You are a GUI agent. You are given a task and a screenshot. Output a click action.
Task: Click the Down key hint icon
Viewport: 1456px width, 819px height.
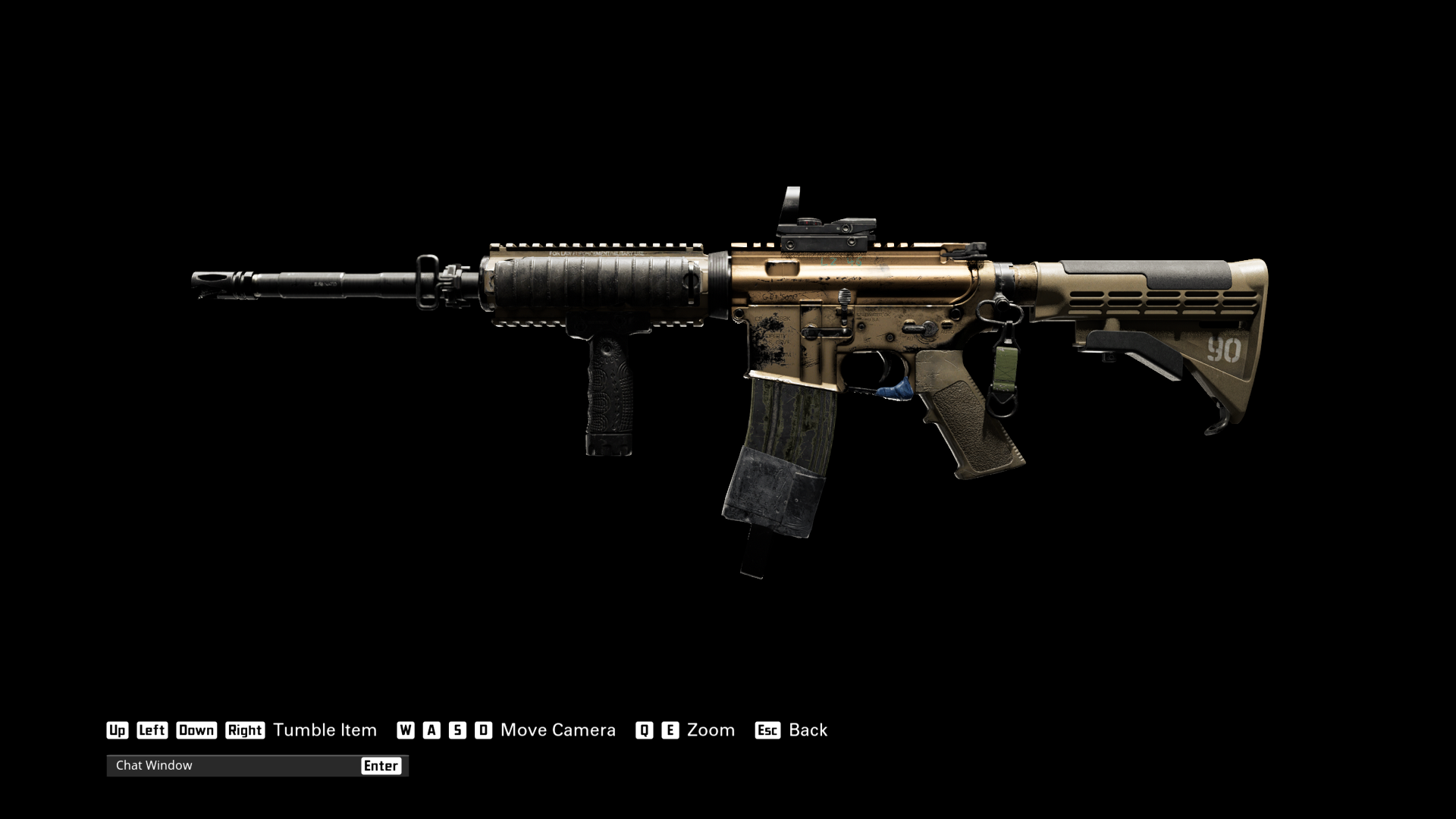196,730
